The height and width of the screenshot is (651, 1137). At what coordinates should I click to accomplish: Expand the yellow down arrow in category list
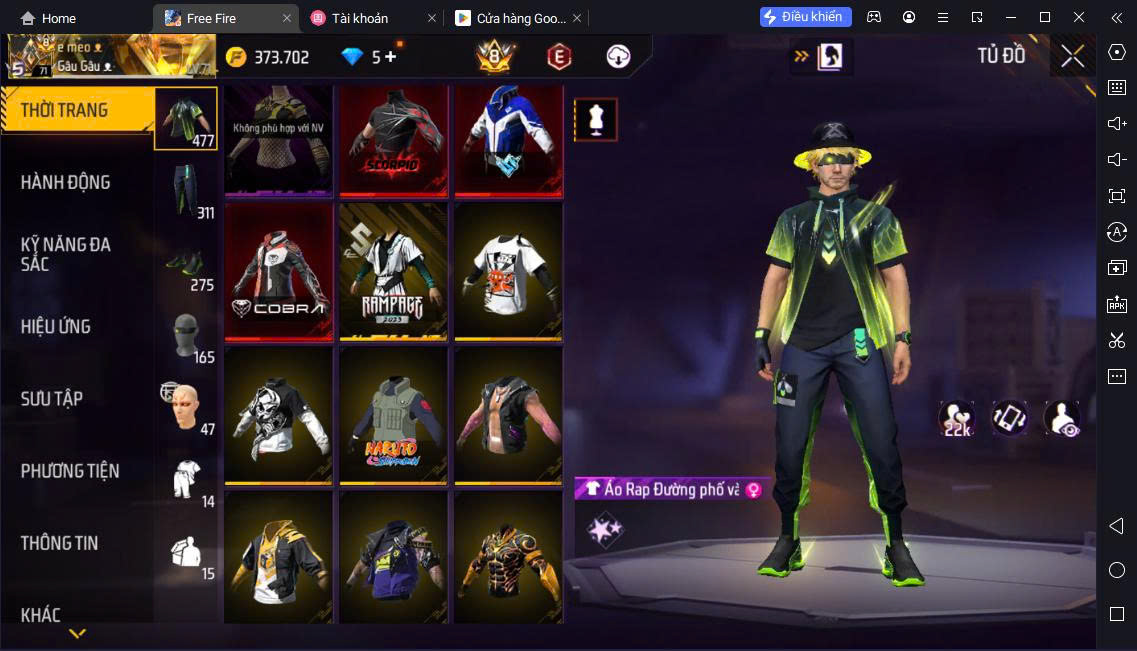77,633
